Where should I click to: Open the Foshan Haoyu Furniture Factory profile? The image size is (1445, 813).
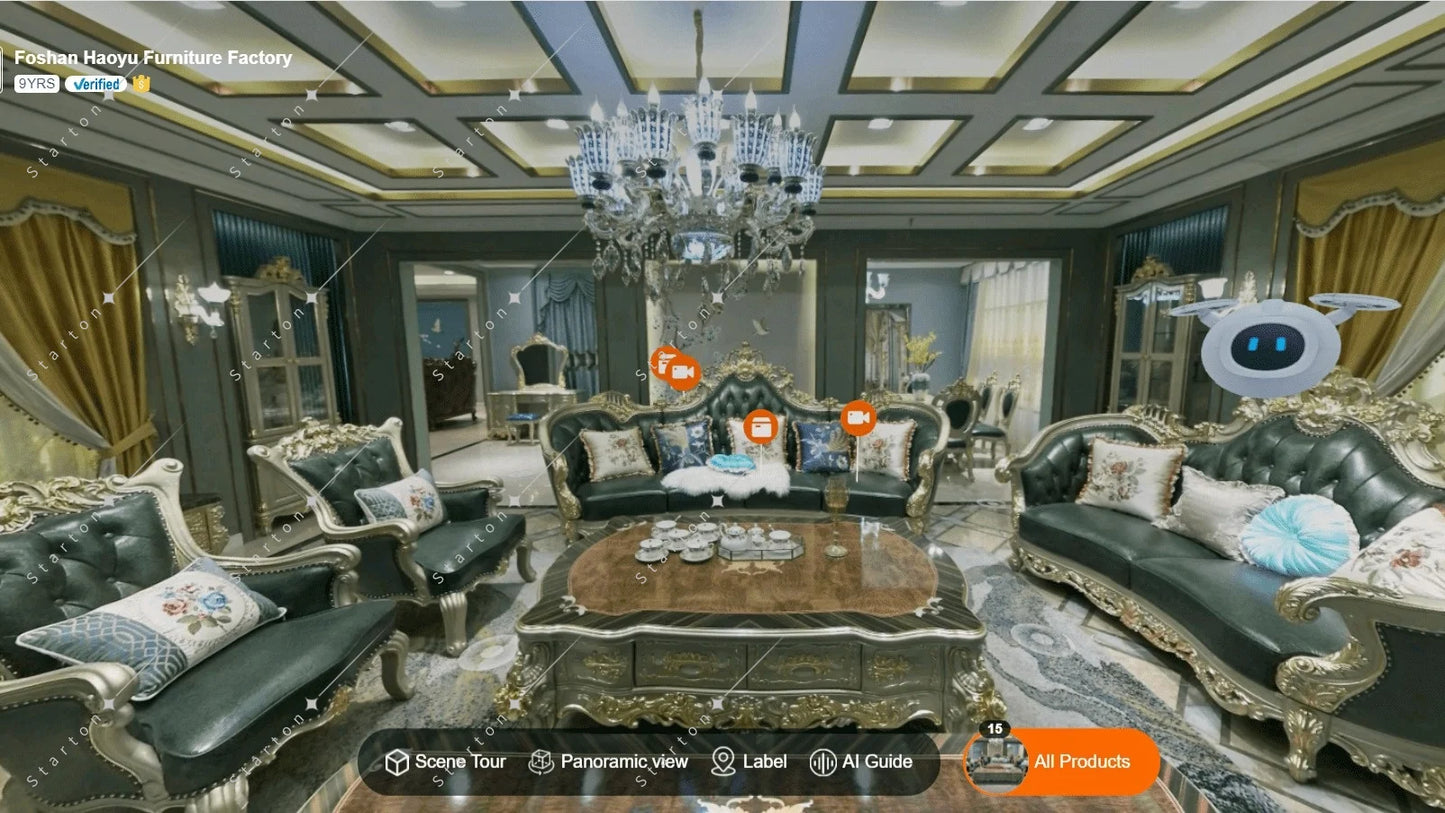point(153,58)
